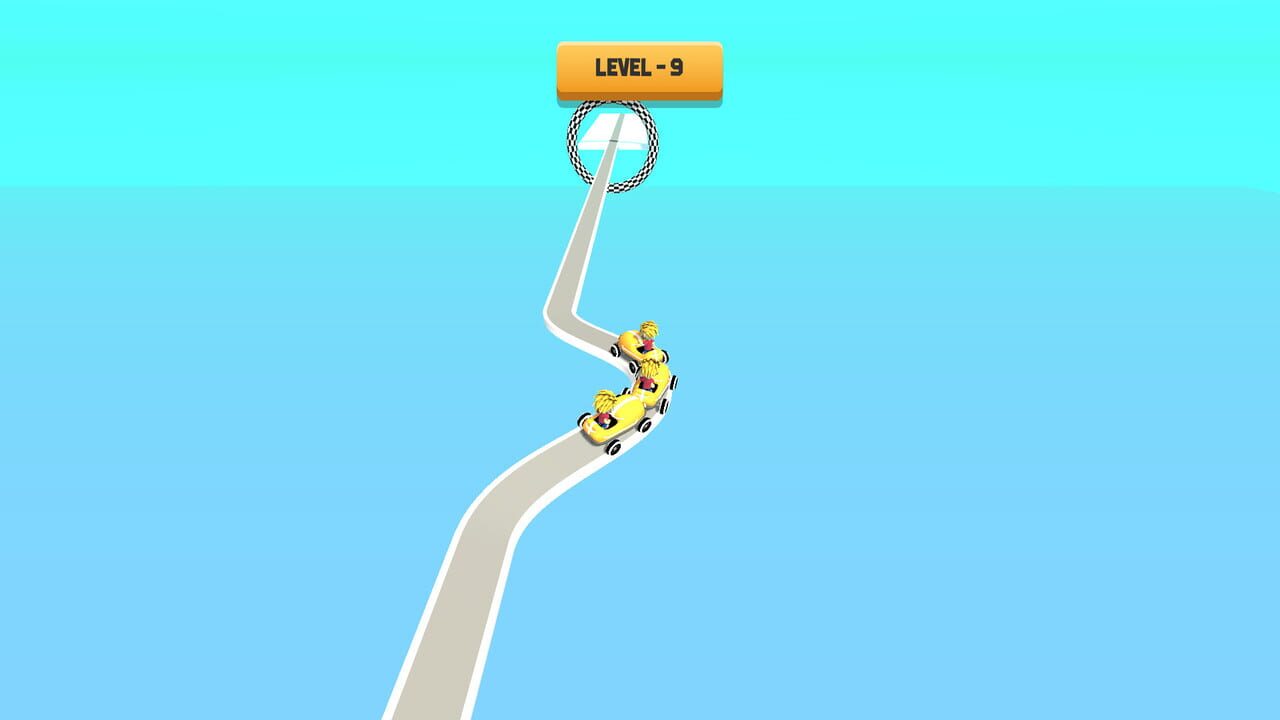Click the LEVEL - 9 banner
This screenshot has width=1280, height=720.
click(638, 67)
